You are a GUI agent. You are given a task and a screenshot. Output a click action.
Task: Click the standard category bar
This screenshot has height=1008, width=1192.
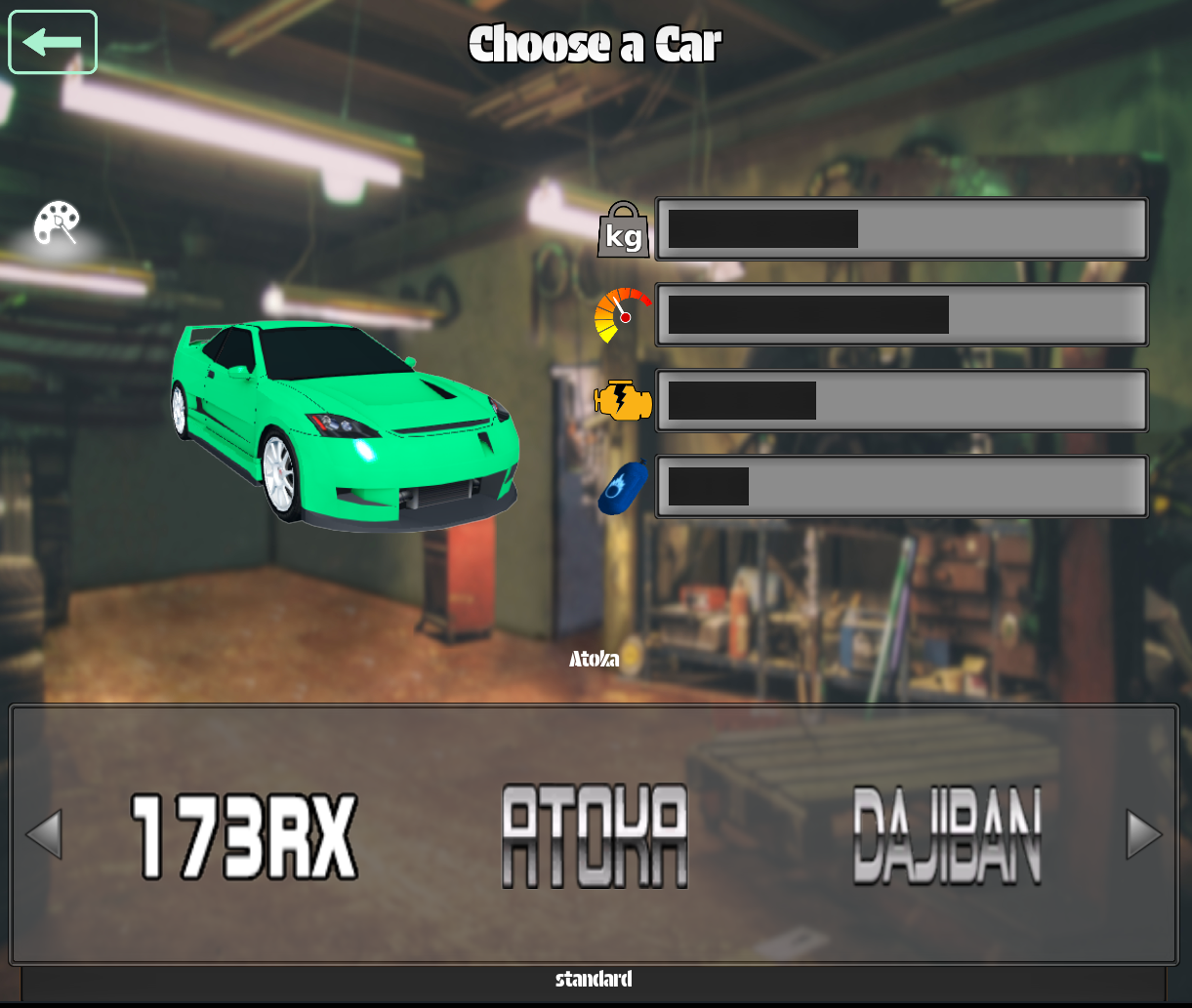click(x=594, y=980)
